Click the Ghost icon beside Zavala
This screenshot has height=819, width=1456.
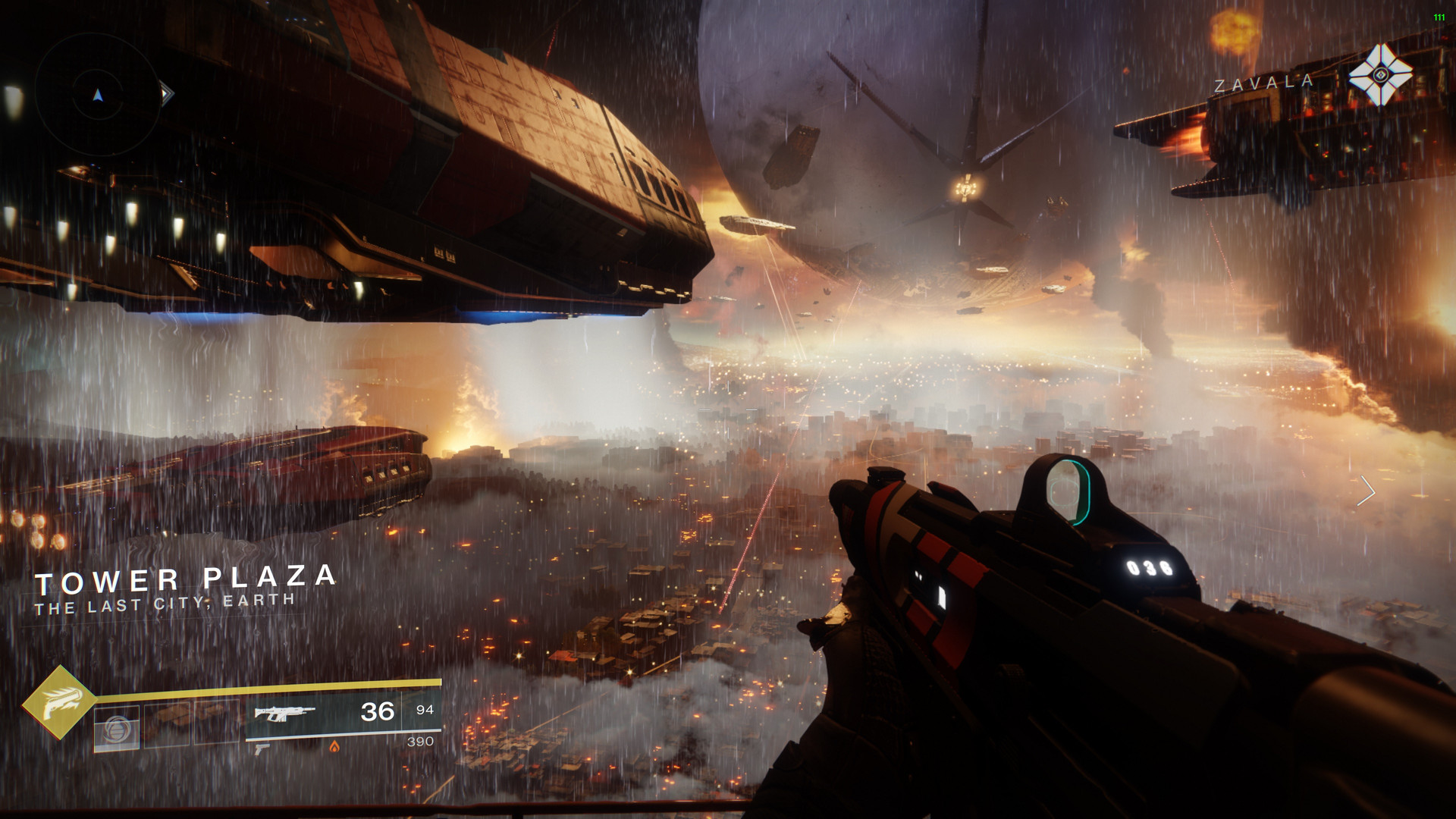pos(1380,75)
